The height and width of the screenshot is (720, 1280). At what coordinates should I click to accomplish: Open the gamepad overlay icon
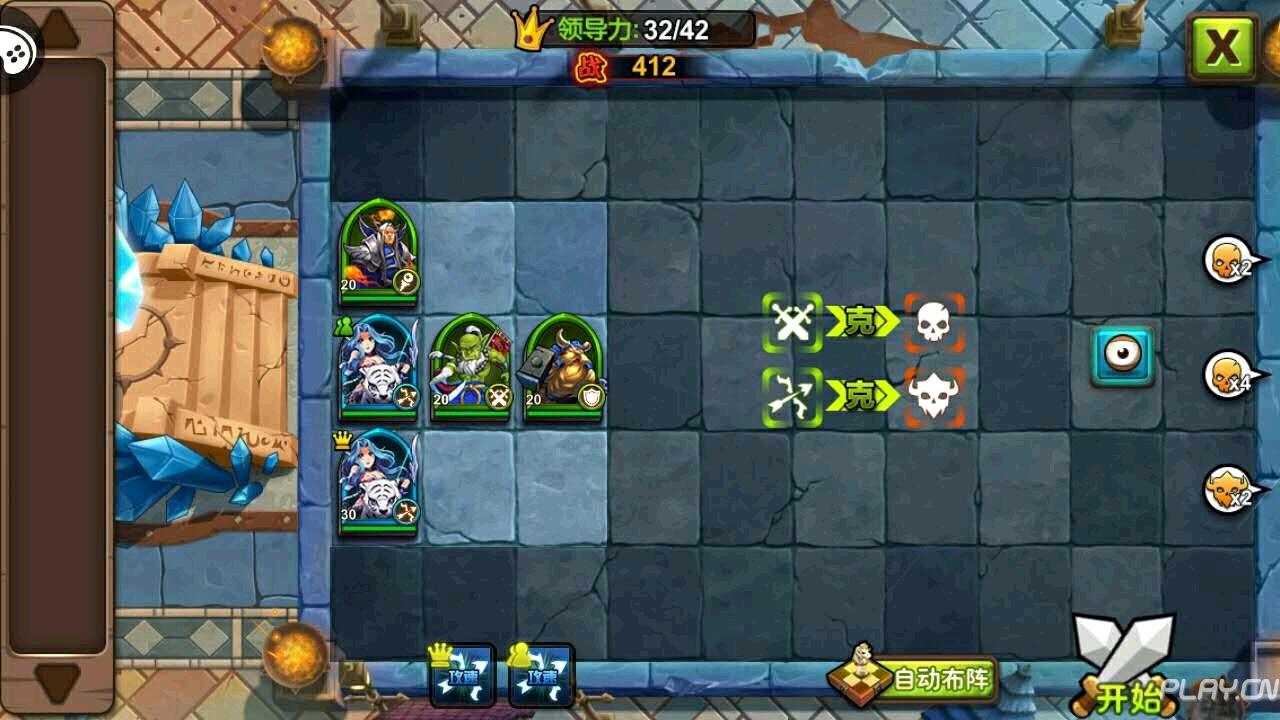click(x=17, y=50)
